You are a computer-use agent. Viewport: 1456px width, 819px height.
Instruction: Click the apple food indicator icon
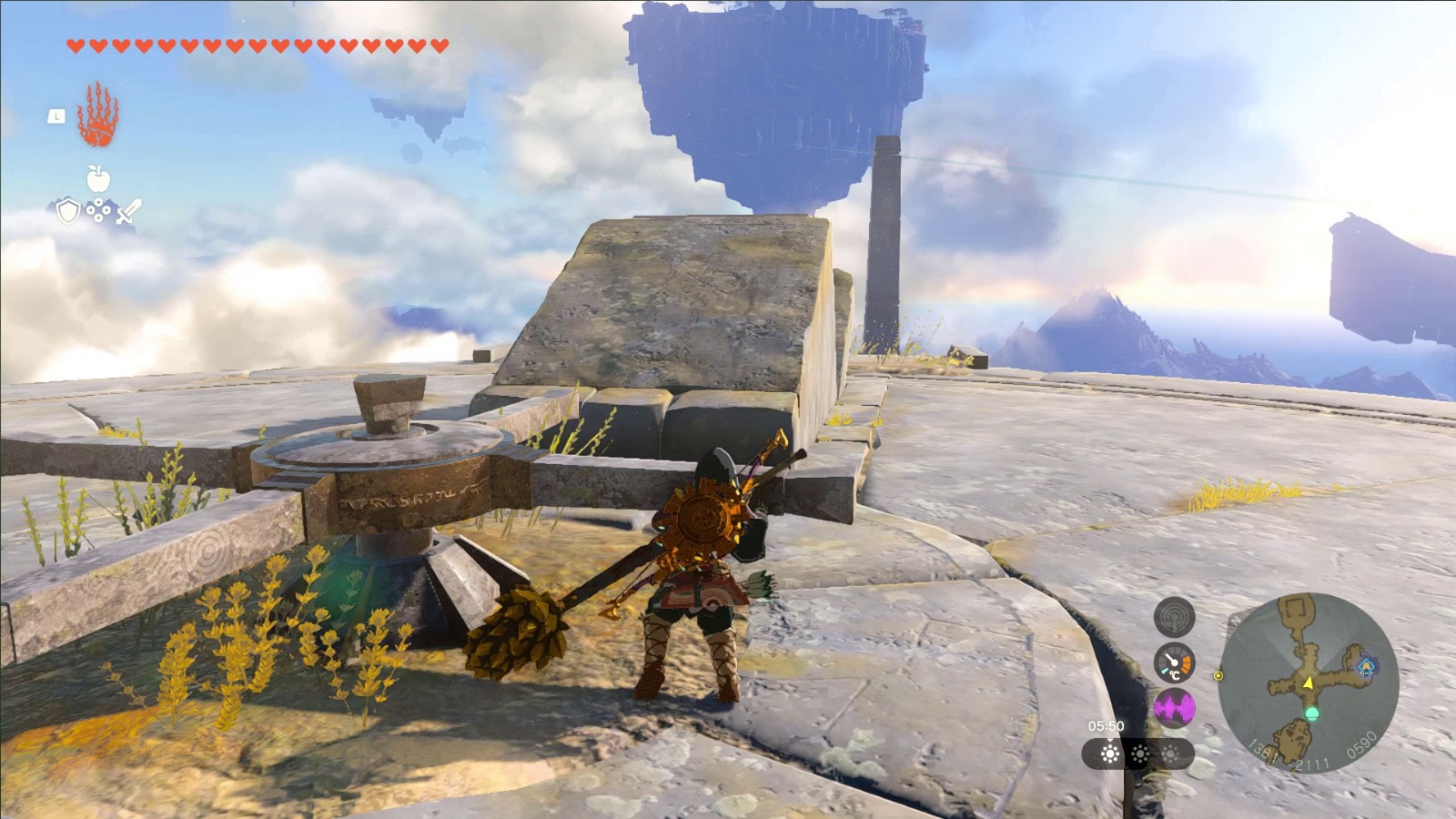pyautogui.click(x=98, y=178)
